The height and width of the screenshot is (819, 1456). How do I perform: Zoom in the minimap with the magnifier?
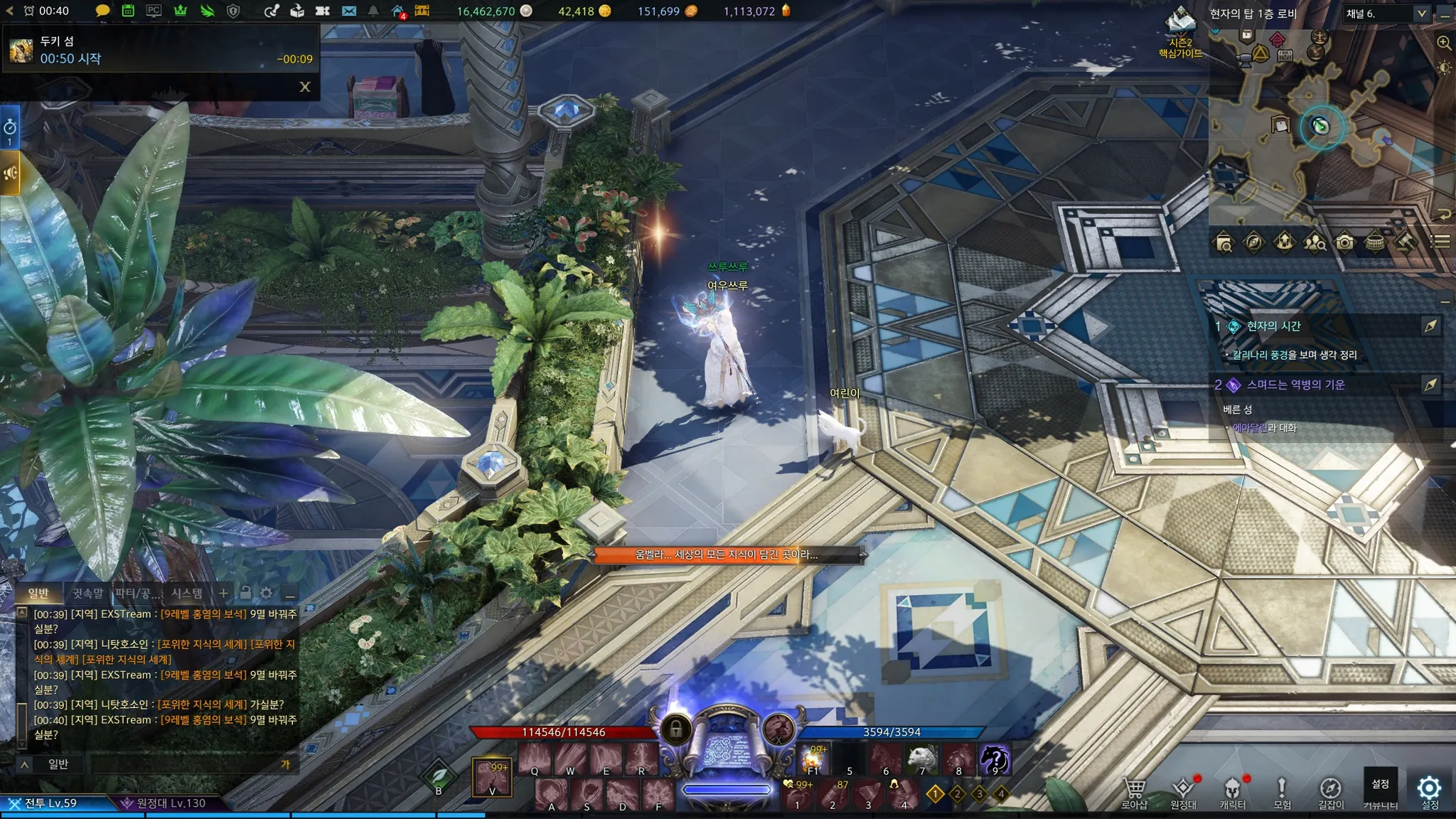[1444, 43]
